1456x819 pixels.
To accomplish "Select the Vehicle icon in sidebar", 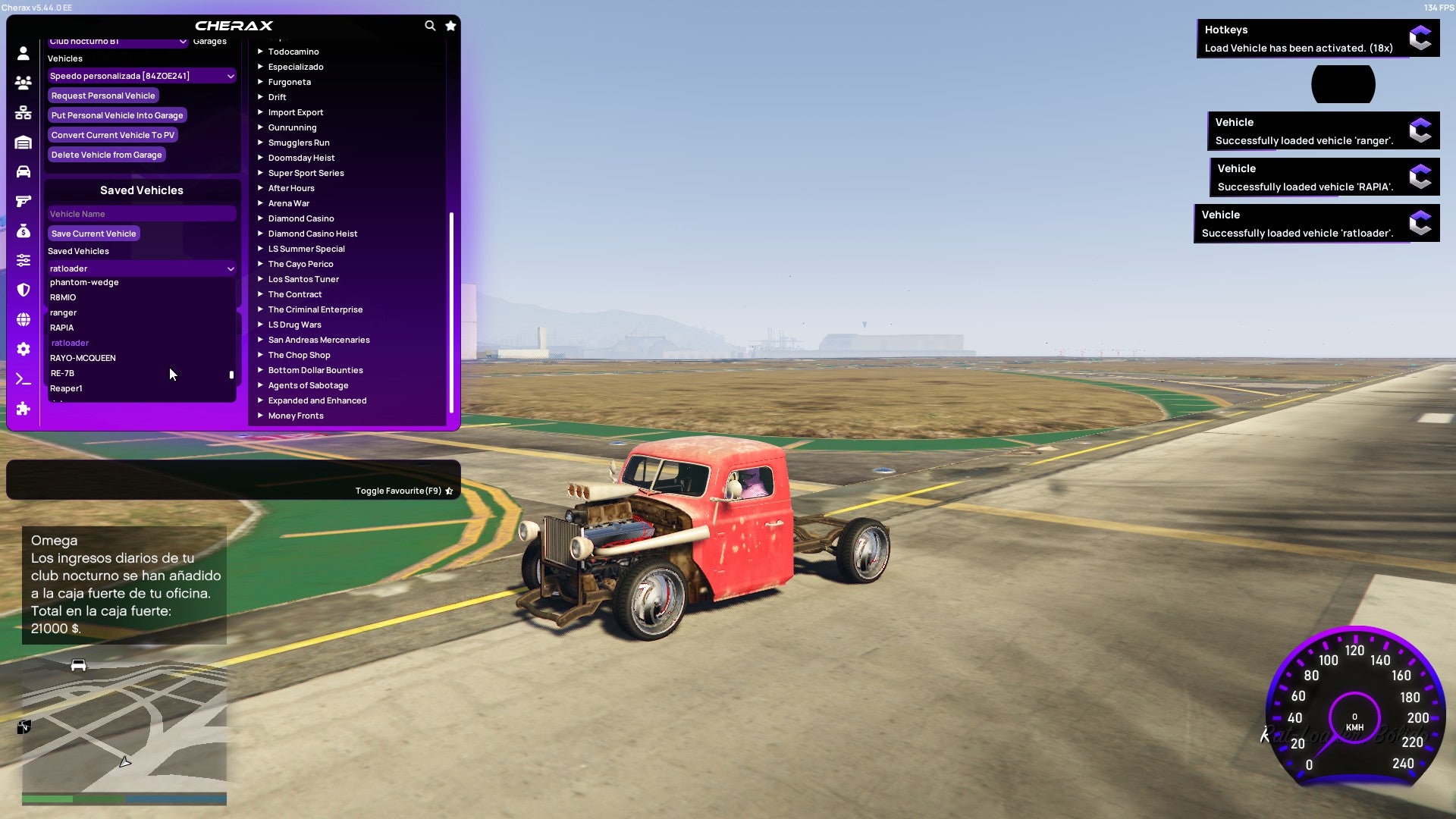I will click(23, 171).
